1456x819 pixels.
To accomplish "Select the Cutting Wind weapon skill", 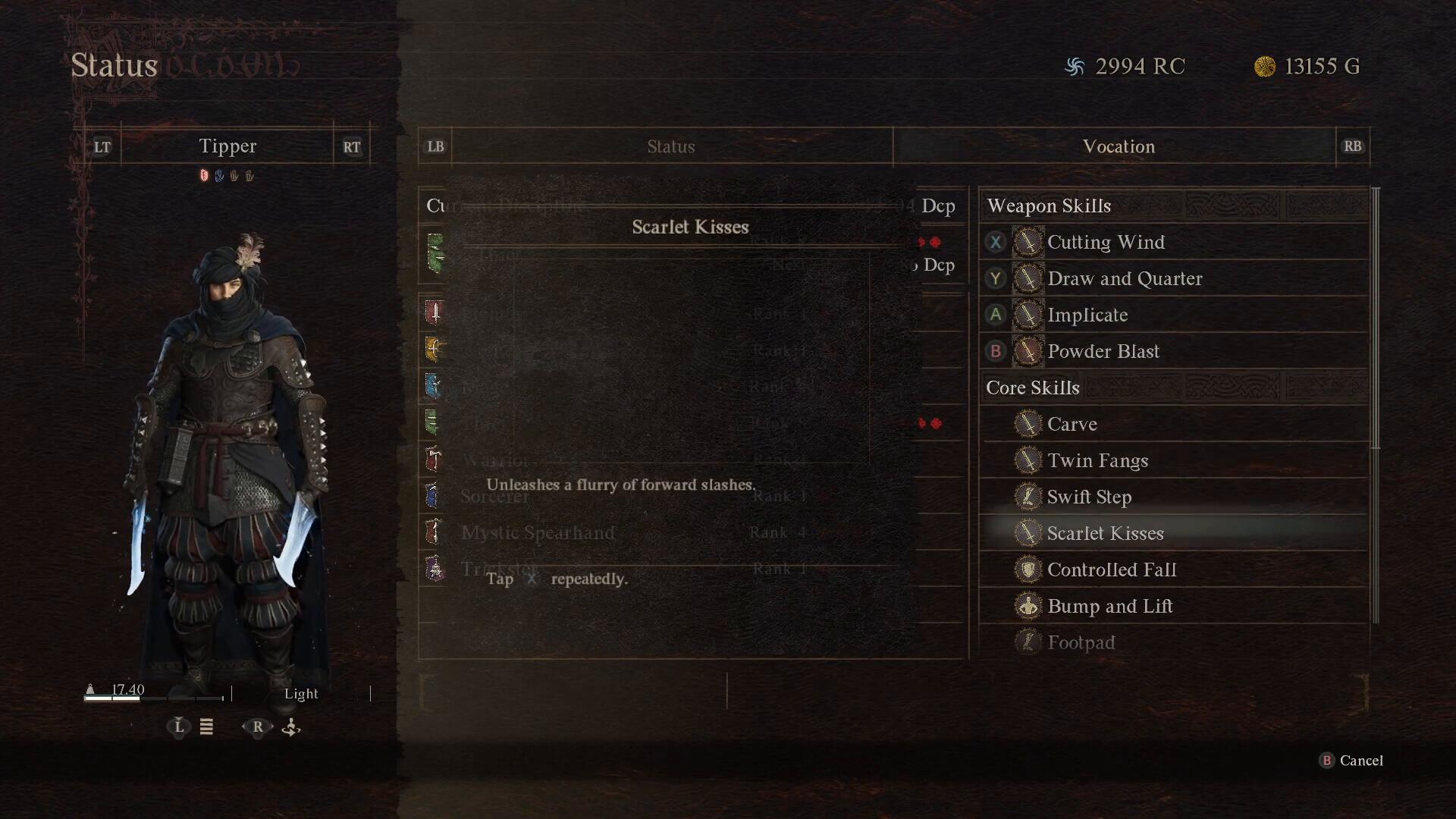I will 1105,243.
